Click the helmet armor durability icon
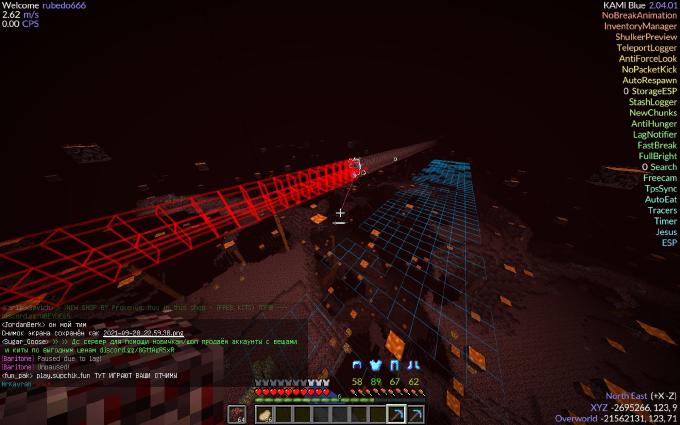Viewport: 680px width, 425px height. (x=359, y=365)
